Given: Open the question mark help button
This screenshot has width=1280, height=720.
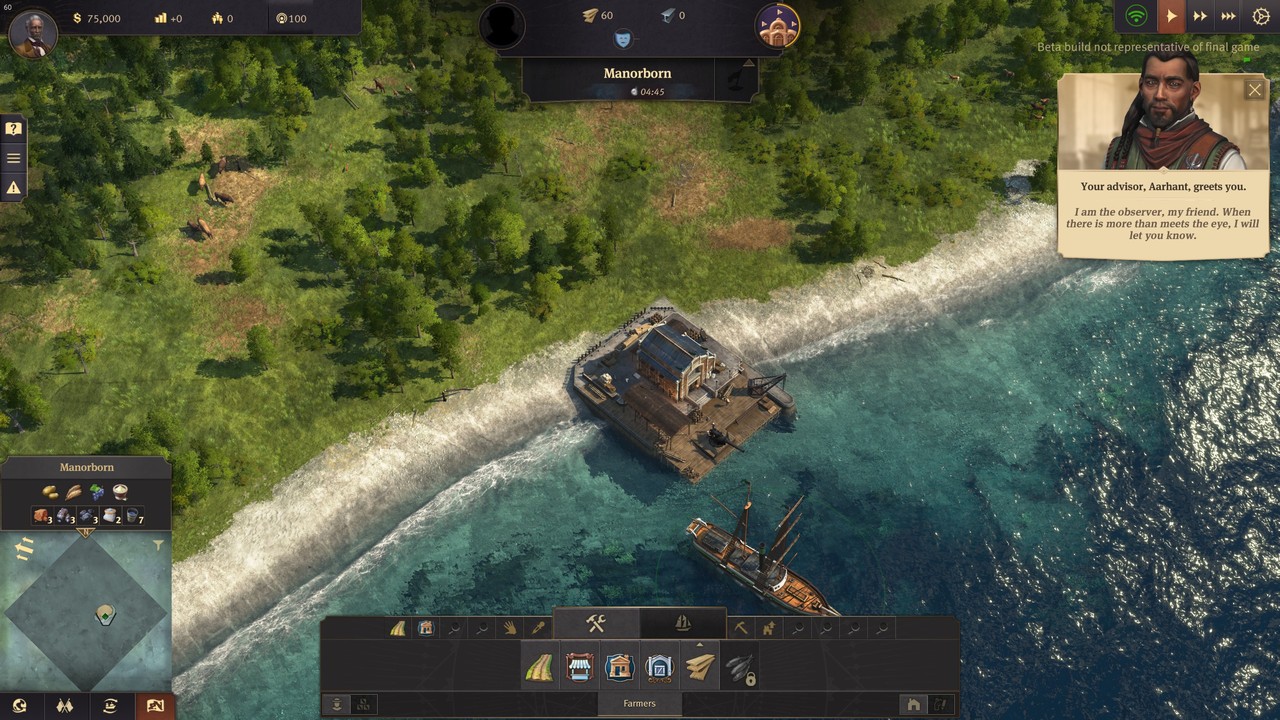Looking at the screenshot, I should tap(13, 129).
